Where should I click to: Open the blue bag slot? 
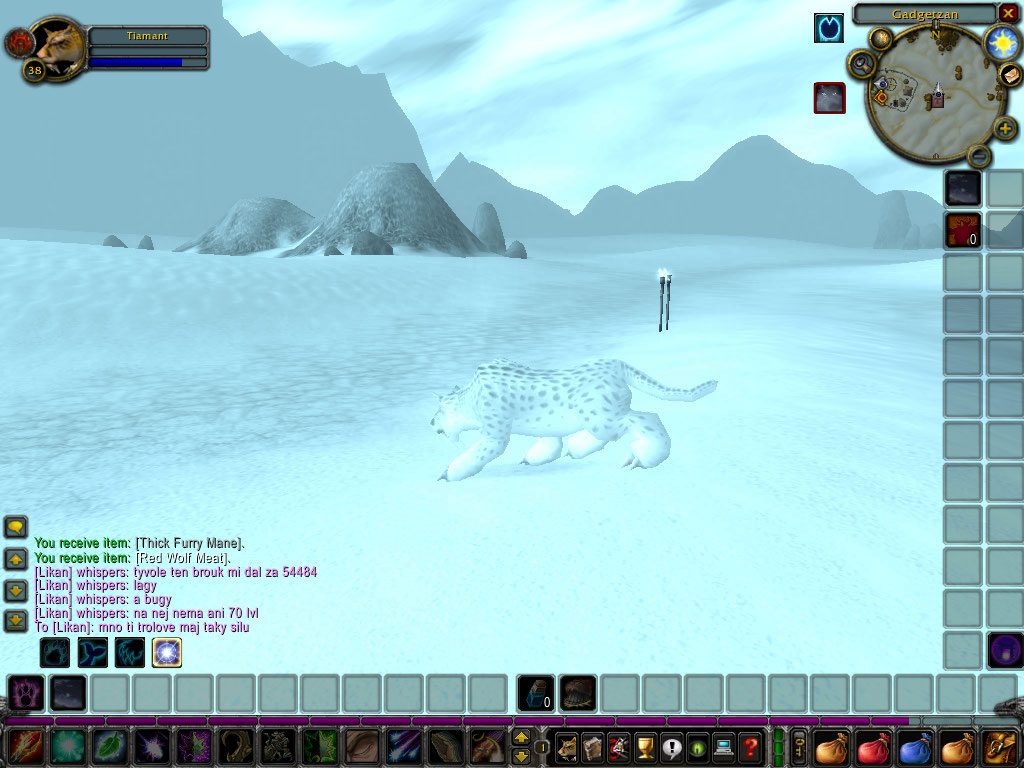[915, 747]
